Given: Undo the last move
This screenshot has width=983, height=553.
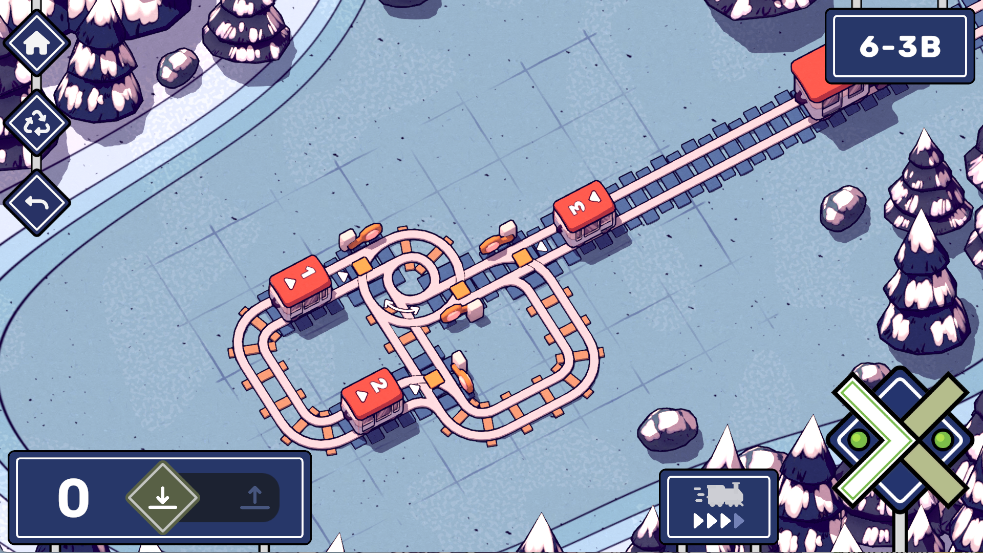Looking at the screenshot, I should pyautogui.click(x=36, y=202).
